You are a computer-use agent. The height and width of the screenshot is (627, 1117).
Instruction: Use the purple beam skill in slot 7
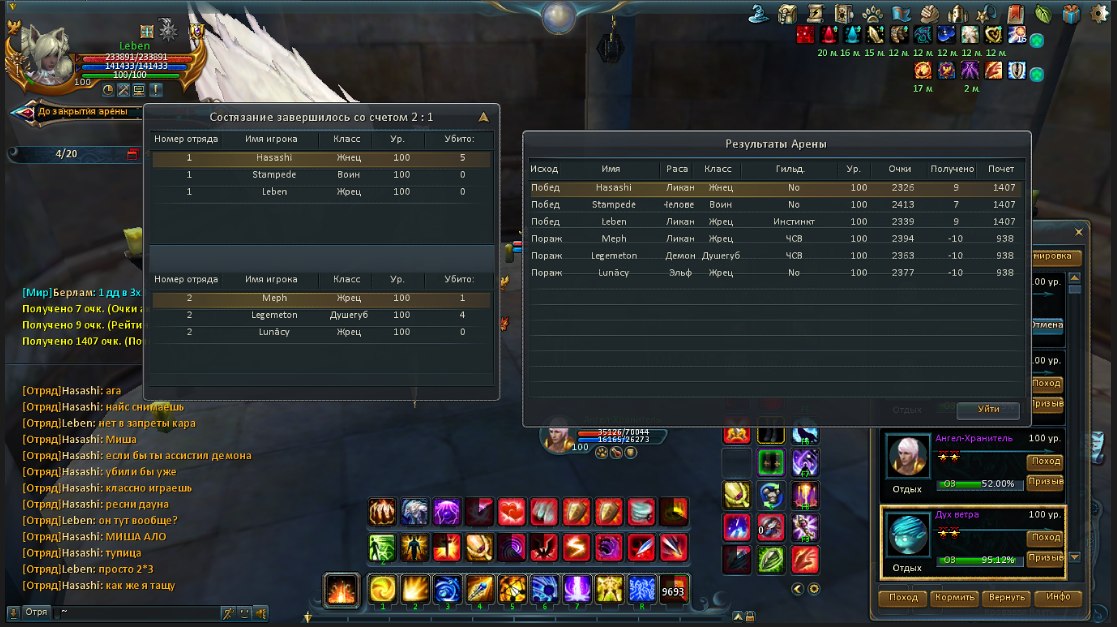point(577,589)
